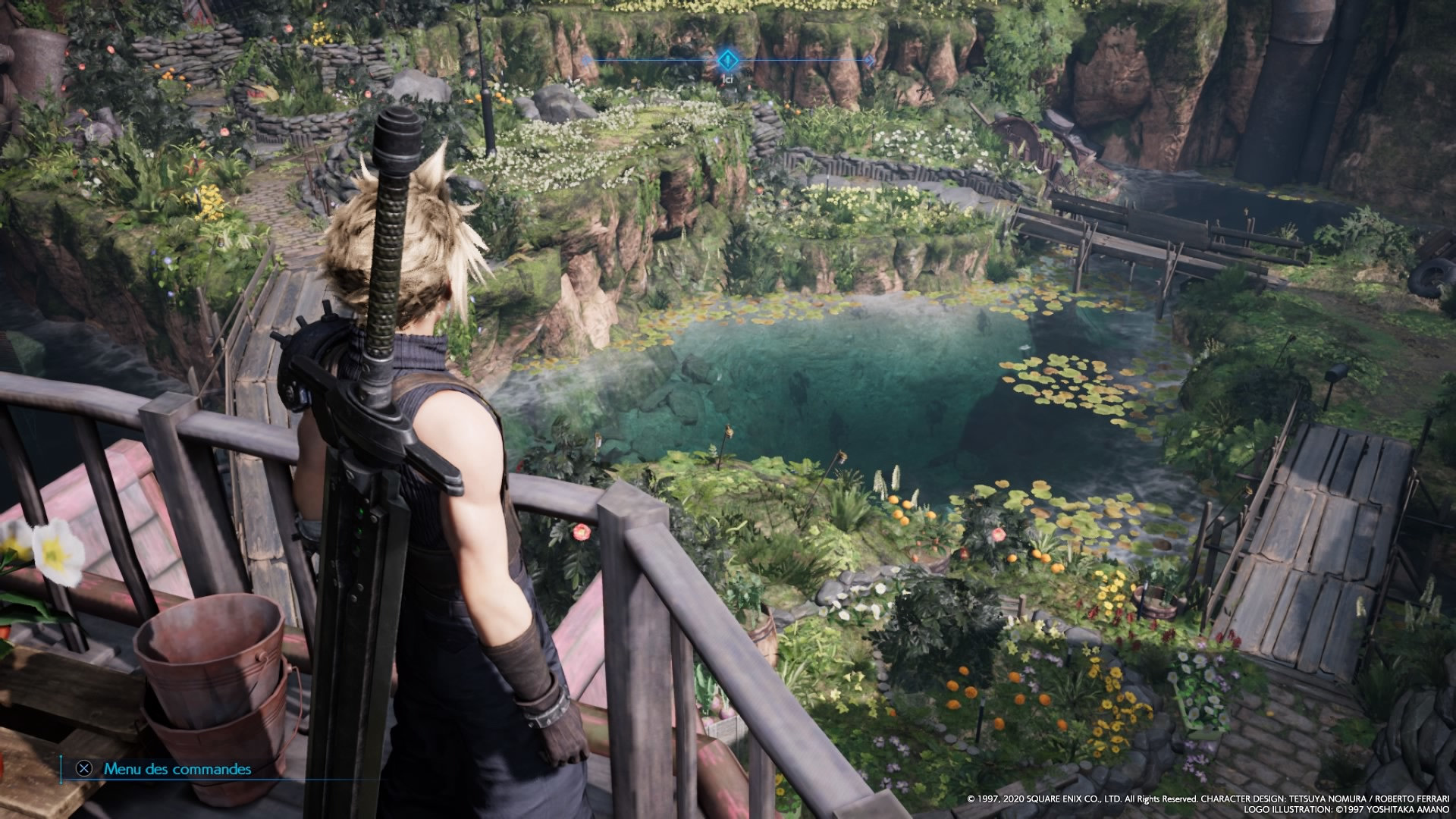This screenshot has height=819, width=1456.
Task: Select the blue objective marker on the compass
Action: tap(726, 59)
